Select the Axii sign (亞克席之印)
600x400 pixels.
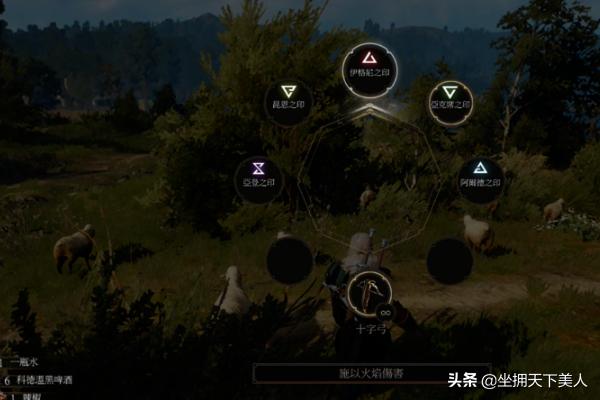450,94
